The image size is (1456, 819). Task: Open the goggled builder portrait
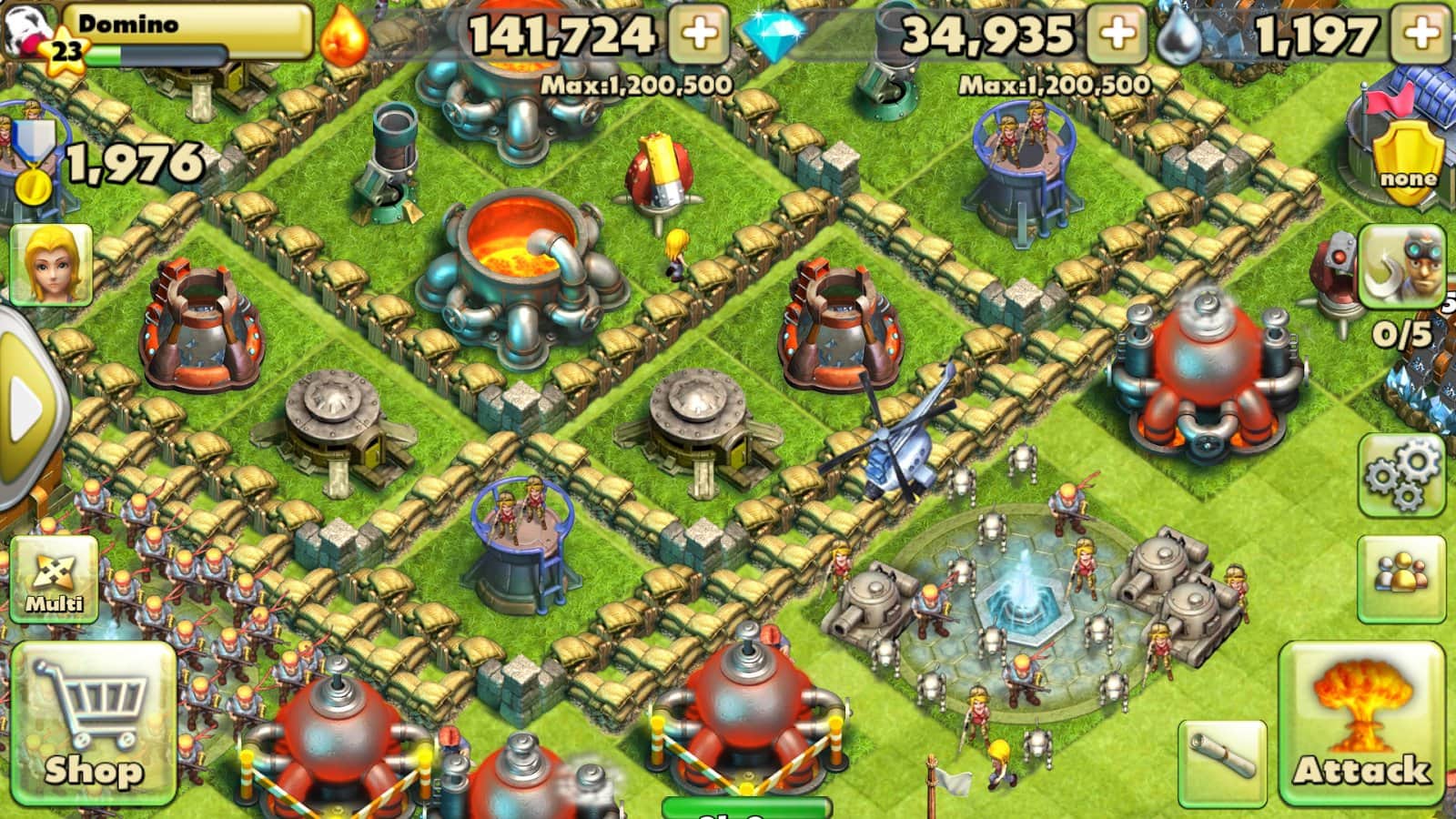pyautogui.click(x=1401, y=266)
